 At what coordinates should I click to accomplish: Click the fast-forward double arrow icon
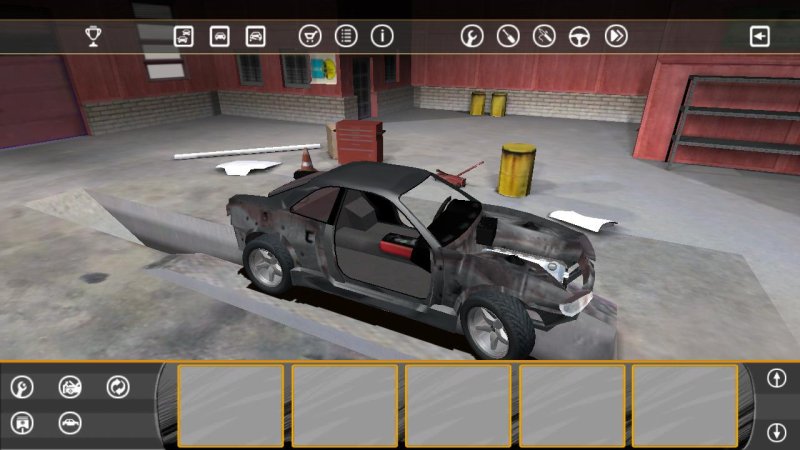pos(616,37)
